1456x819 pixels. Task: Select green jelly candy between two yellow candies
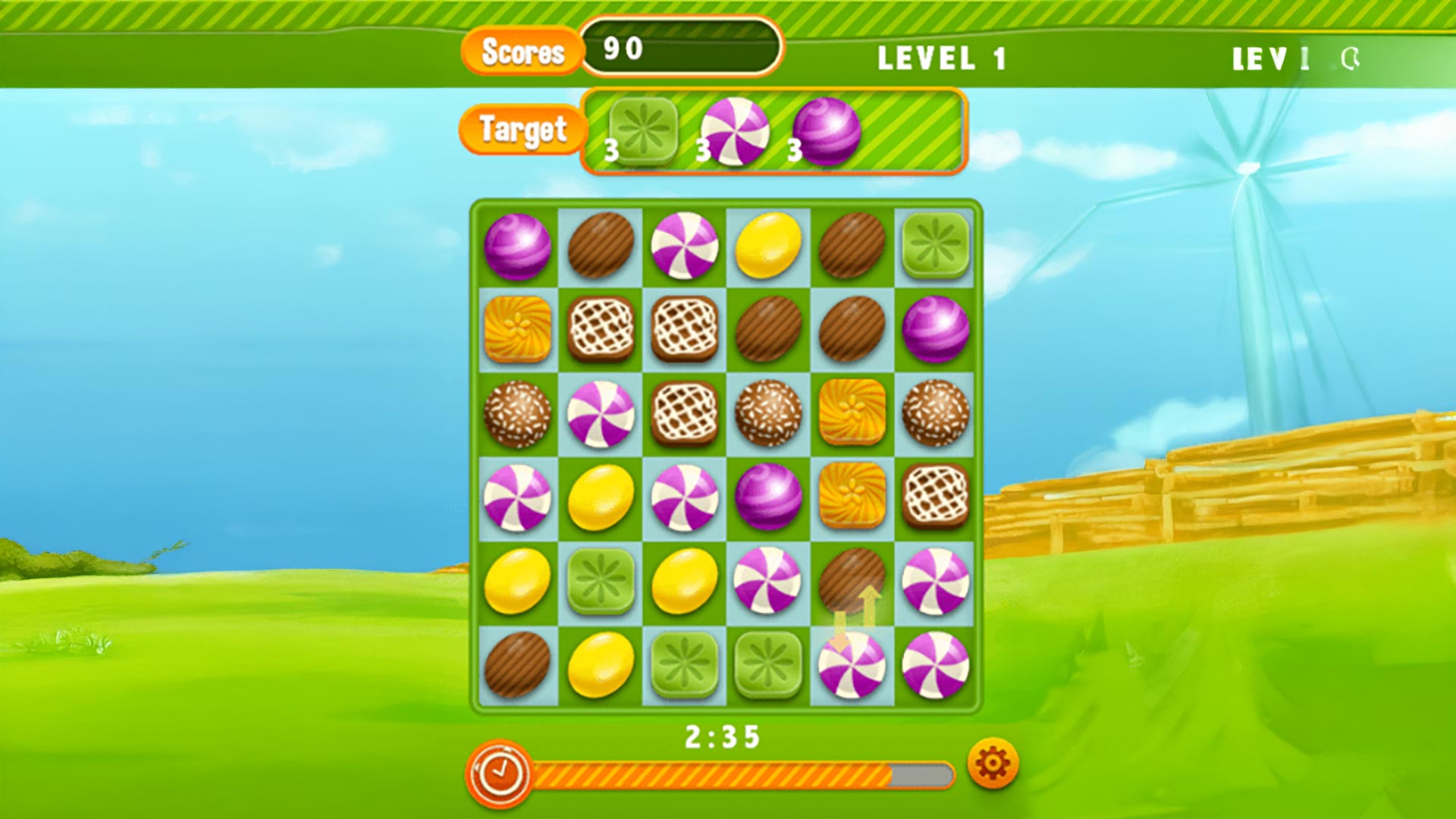[x=601, y=582]
